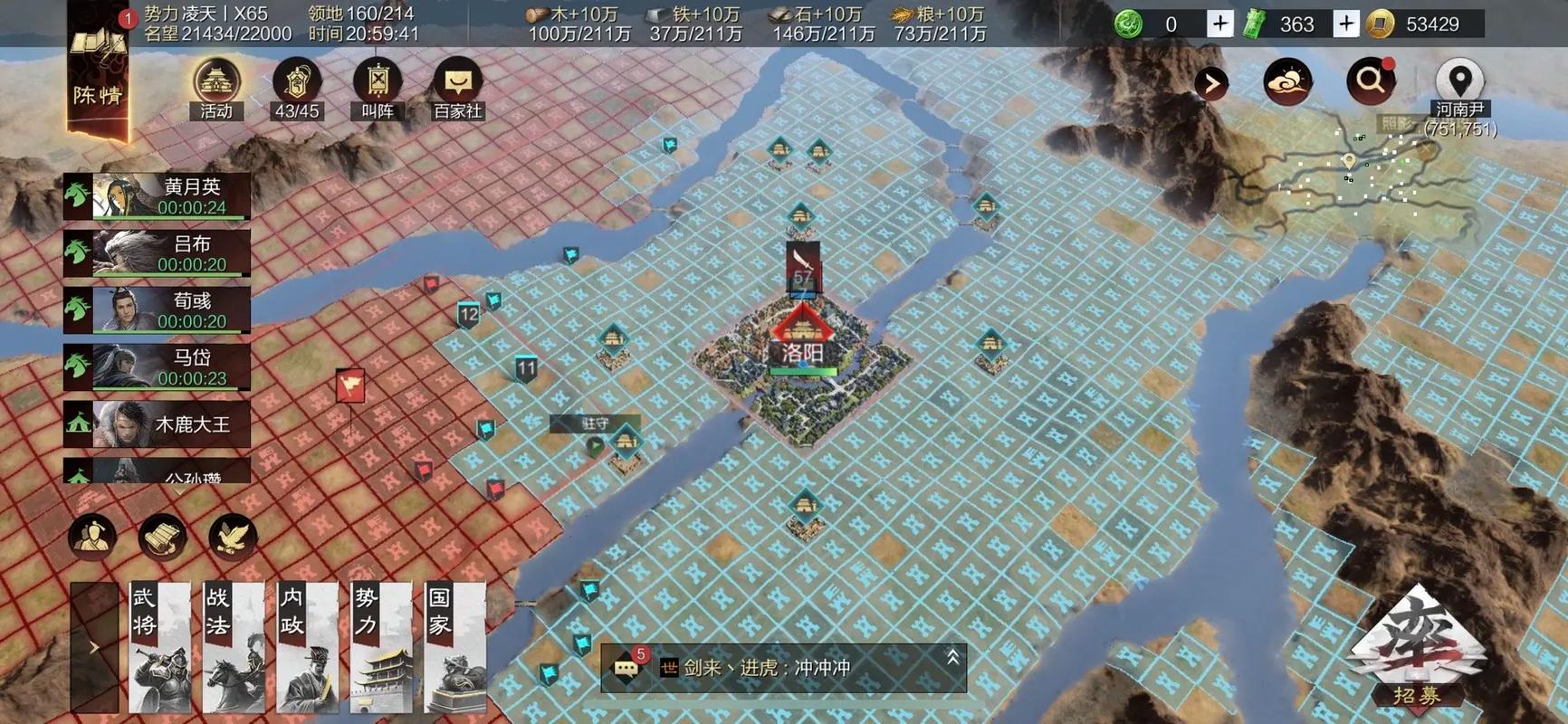Click the figures icon leftmost in bottom circle group

pos(90,536)
